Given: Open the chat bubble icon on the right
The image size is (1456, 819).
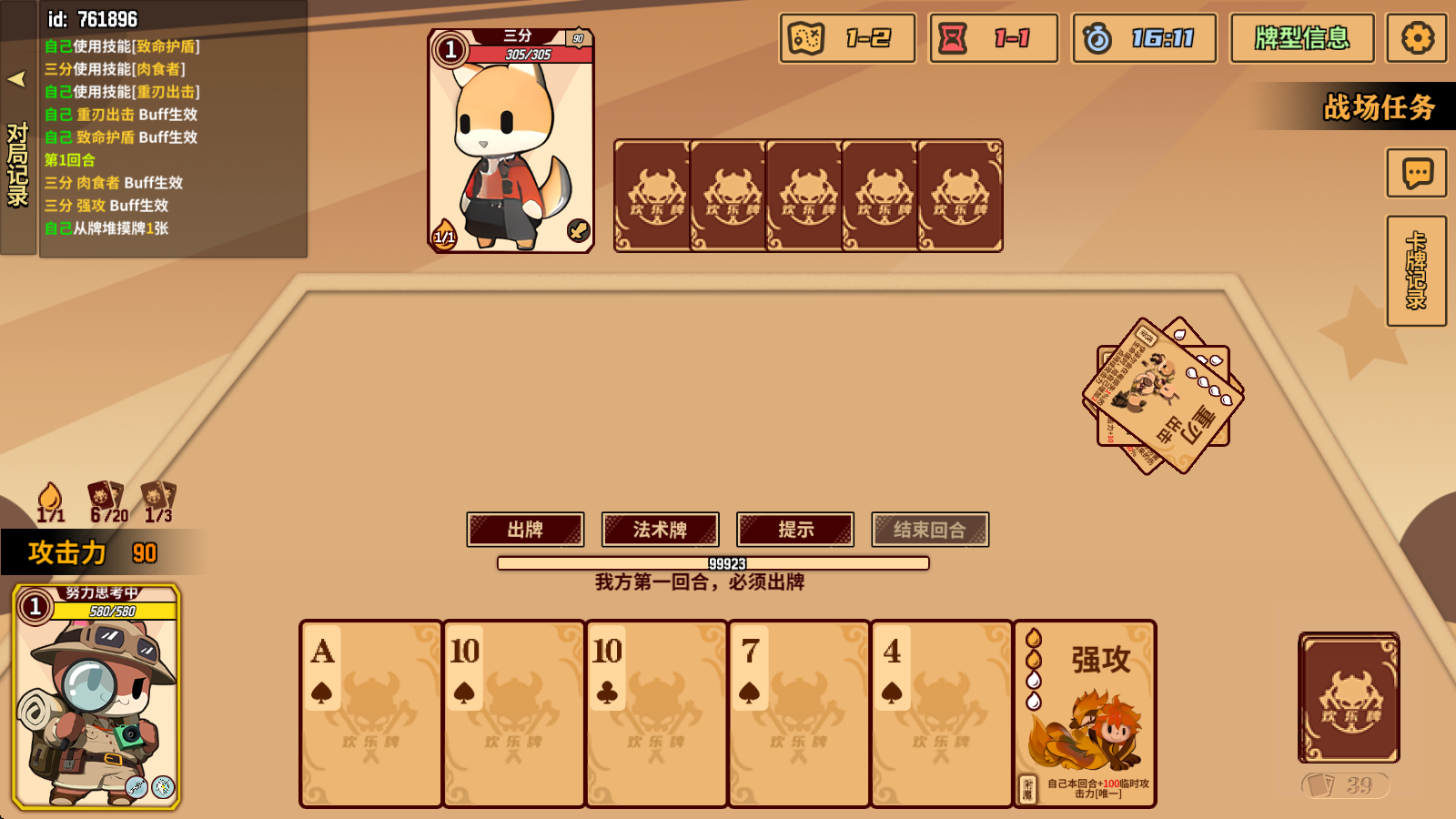Looking at the screenshot, I should [1416, 173].
